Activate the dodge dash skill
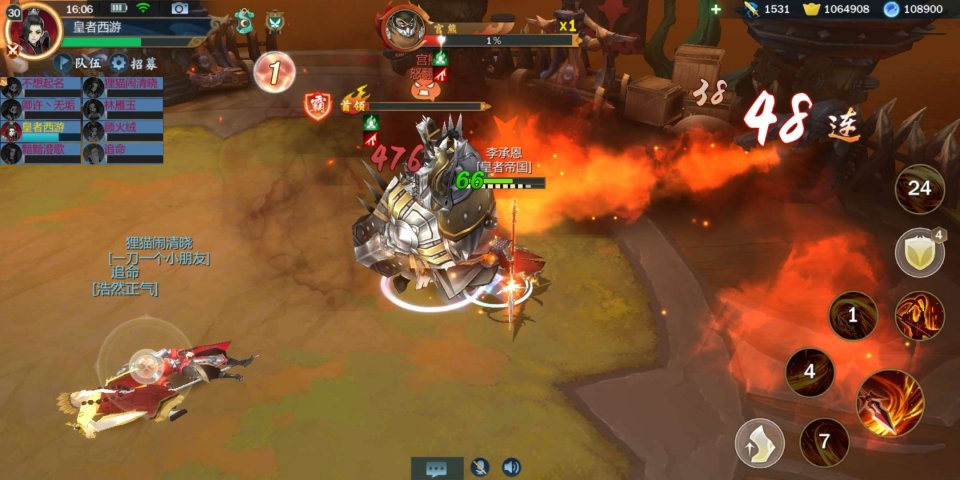 (x=760, y=443)
